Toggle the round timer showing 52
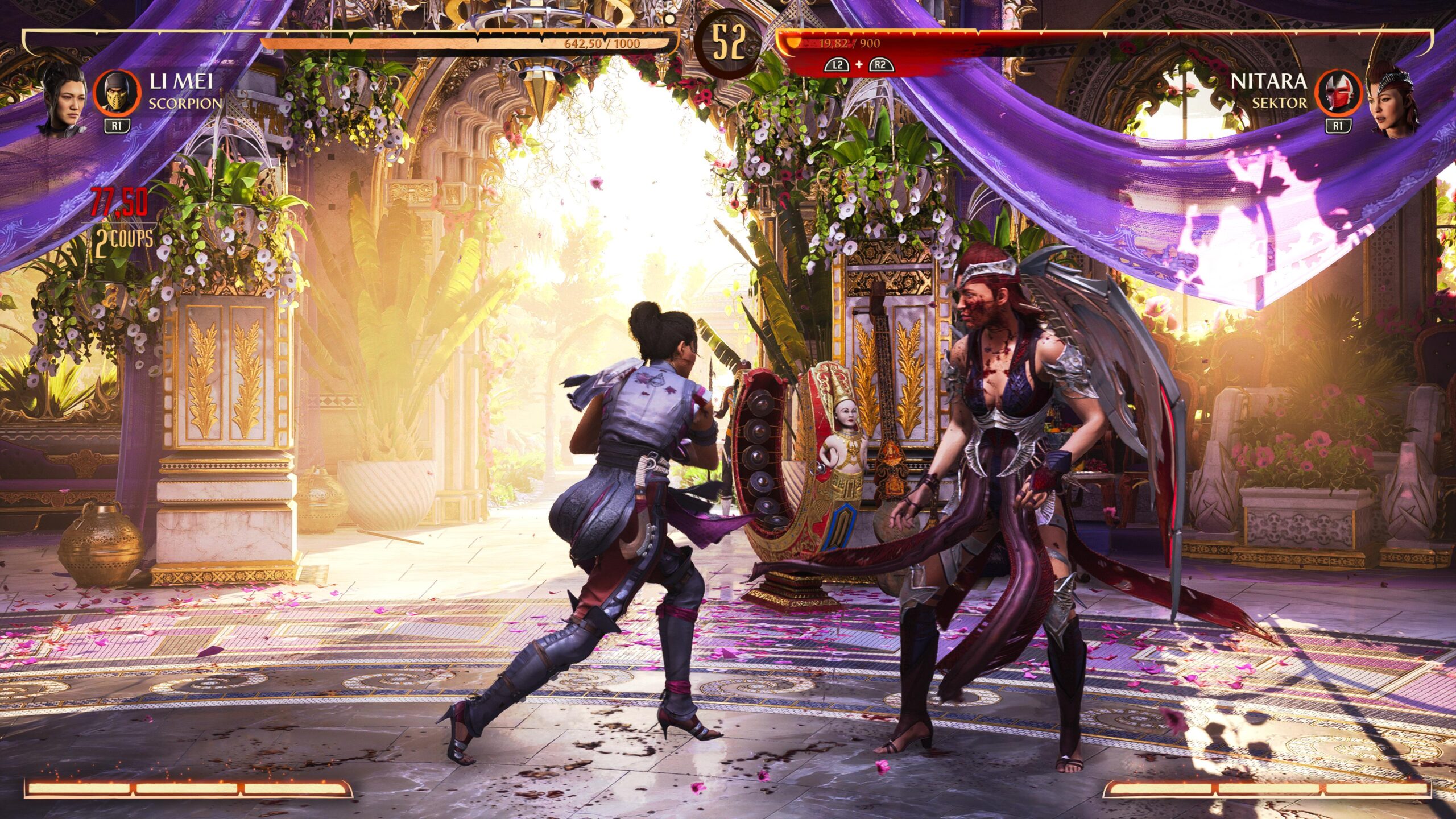Screen dimensions: 1456x819 [x=728, y=43]
